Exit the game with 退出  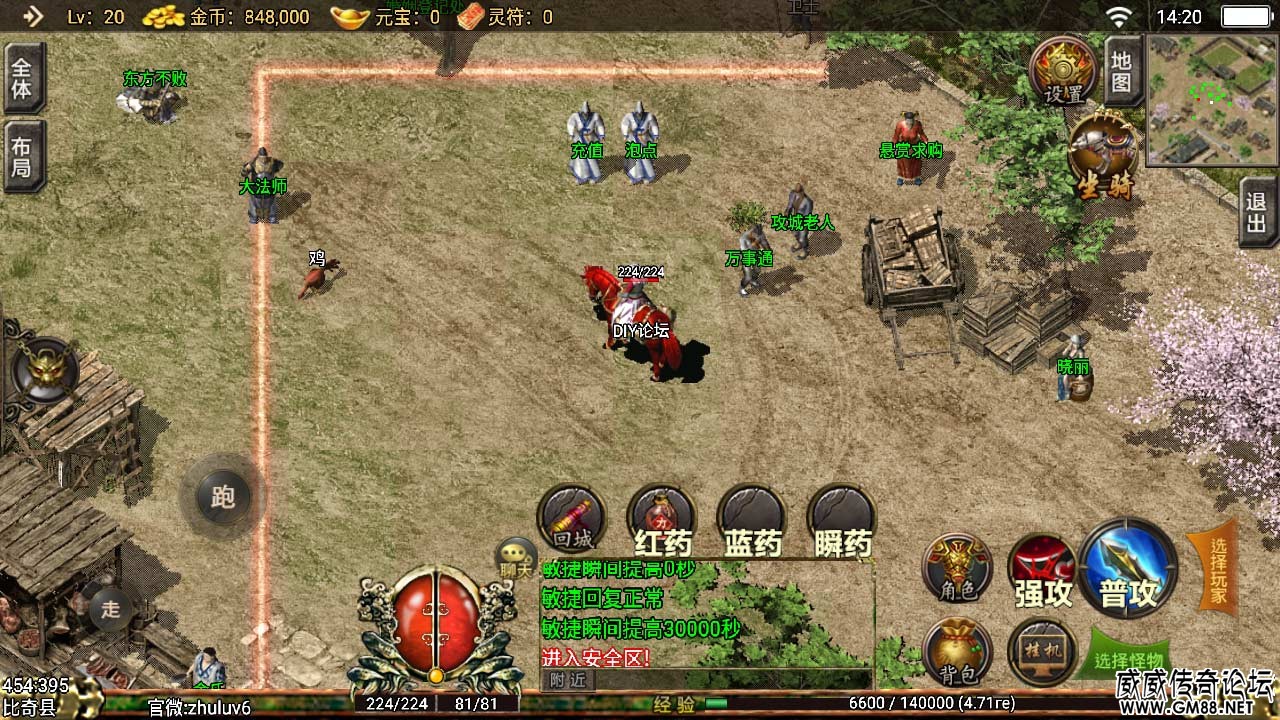(1257, 212)
